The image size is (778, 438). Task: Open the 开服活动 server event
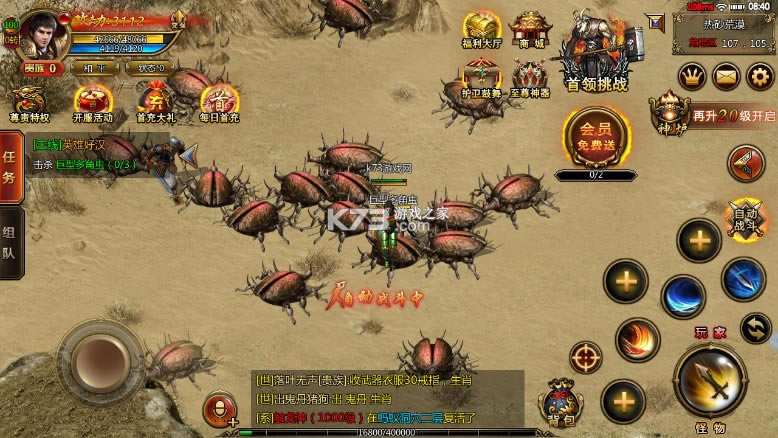[93, 102]
